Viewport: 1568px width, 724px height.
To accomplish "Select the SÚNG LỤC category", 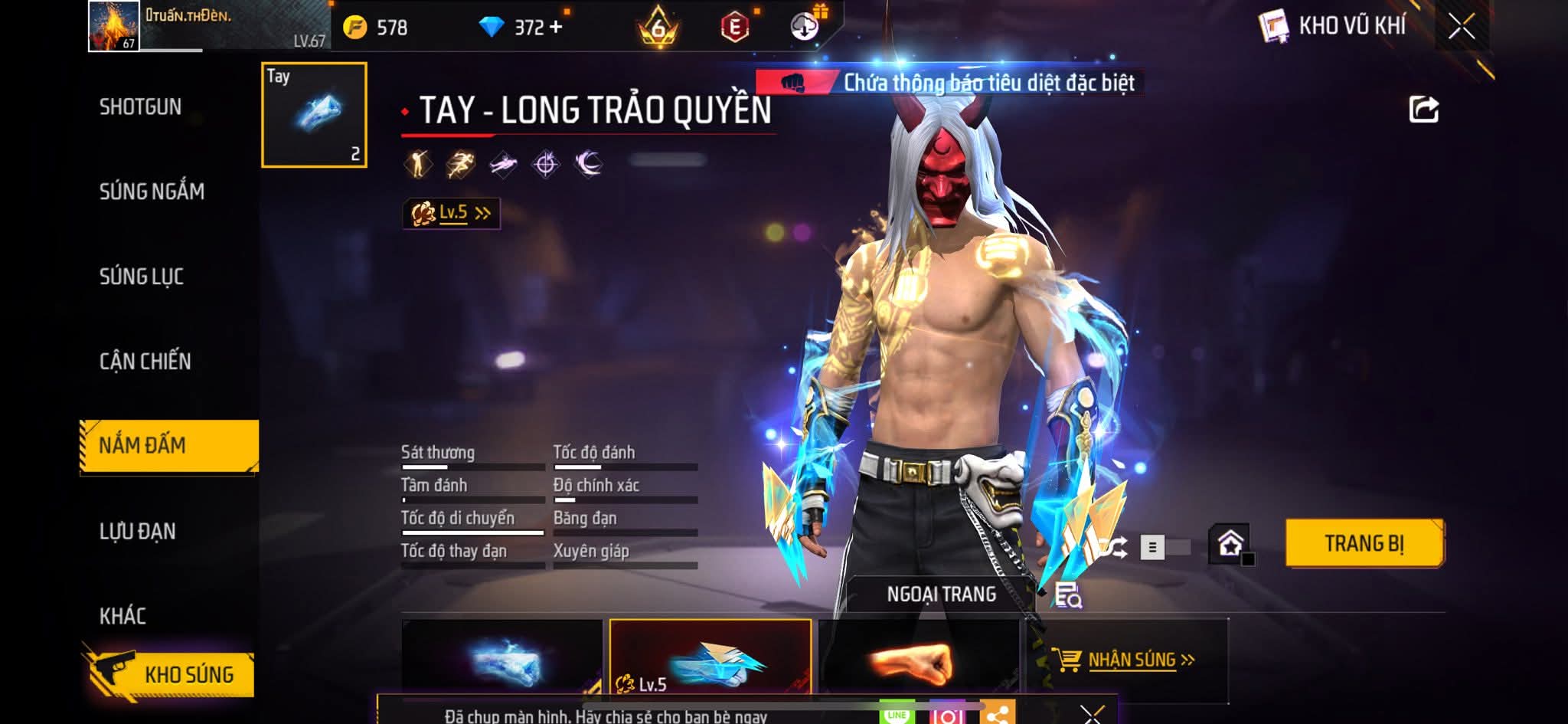I will click(x=142, y=277).
